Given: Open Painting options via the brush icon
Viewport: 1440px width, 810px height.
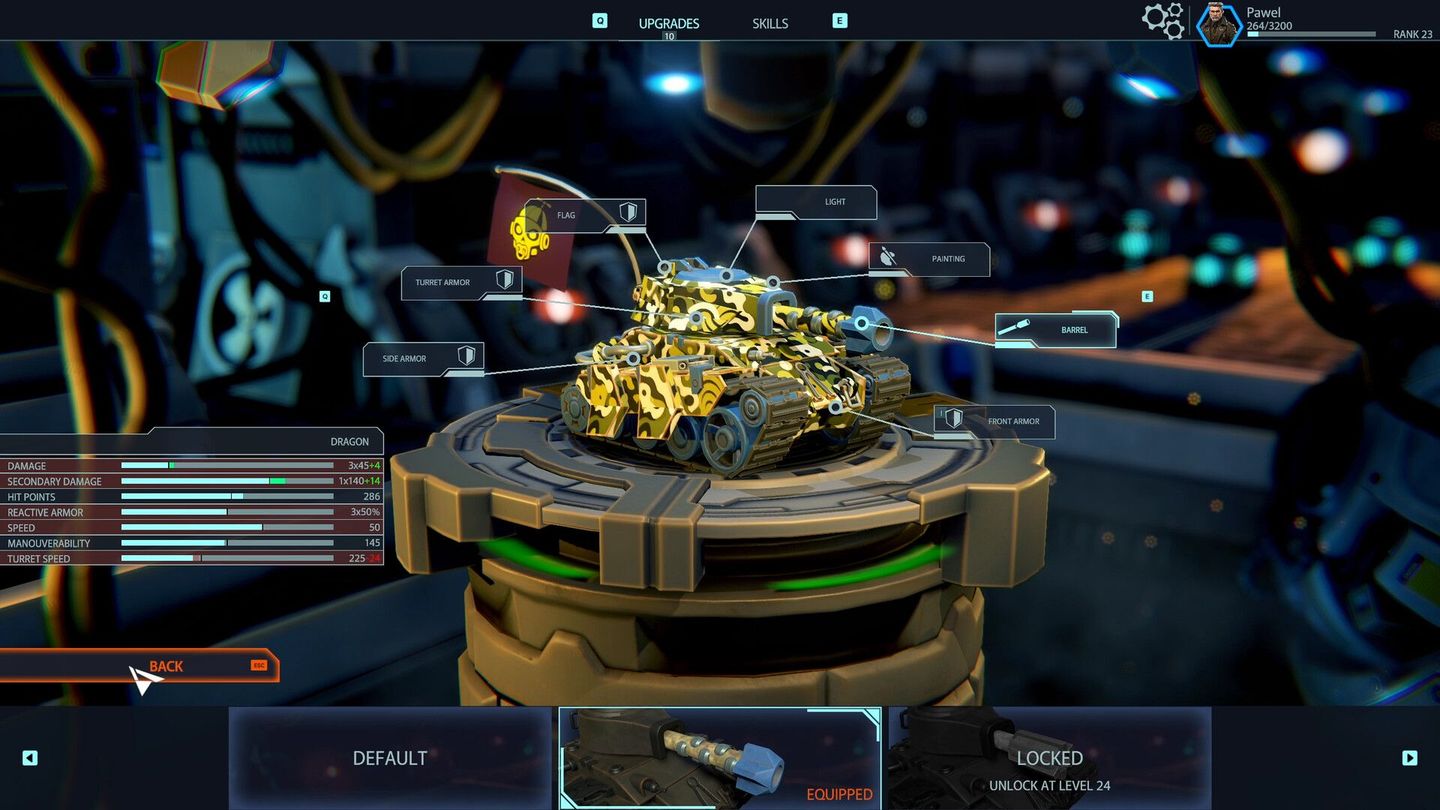Looking at the screenshot, I should pos(888,257).
